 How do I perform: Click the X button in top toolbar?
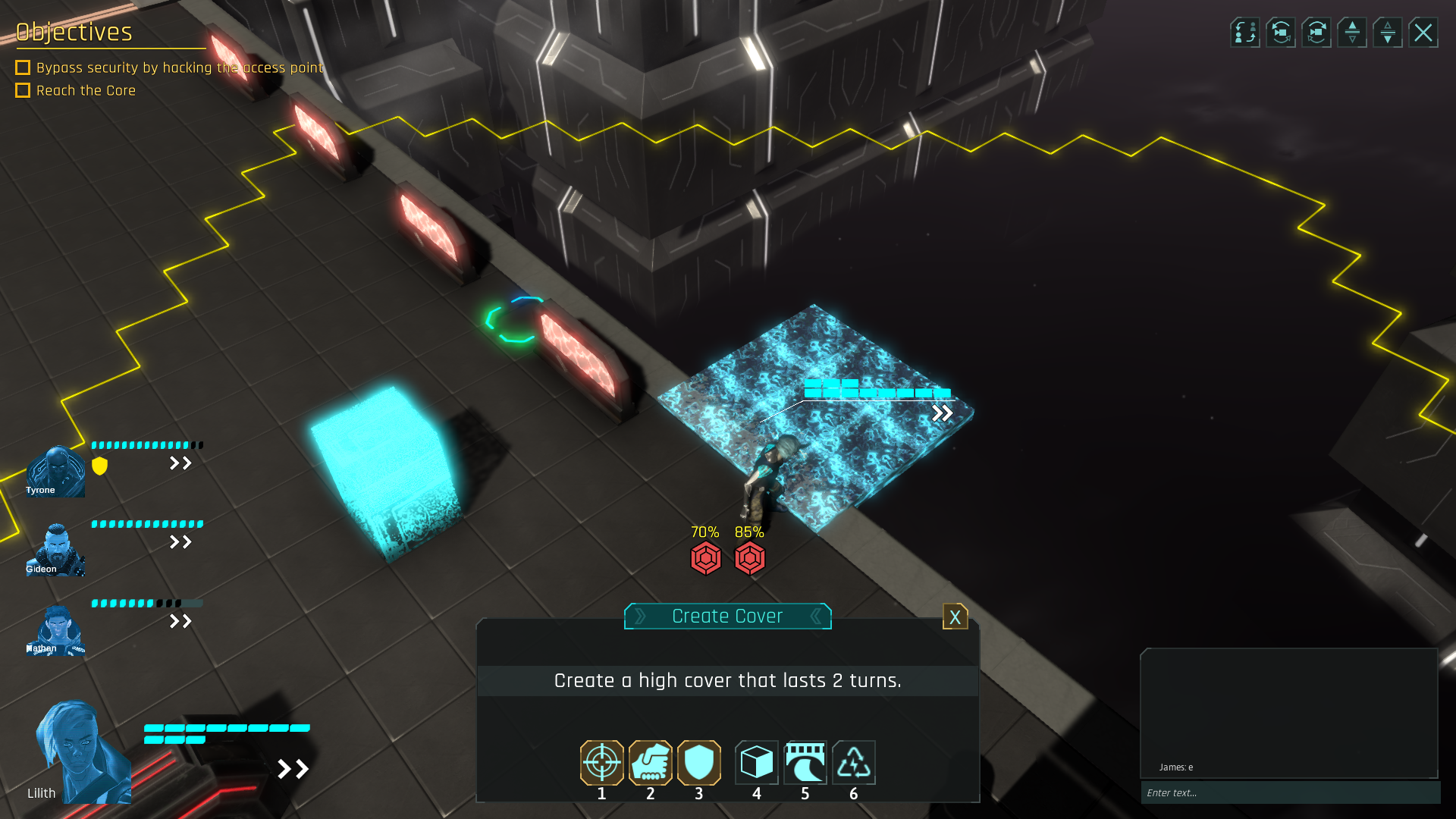[1423, 33]
